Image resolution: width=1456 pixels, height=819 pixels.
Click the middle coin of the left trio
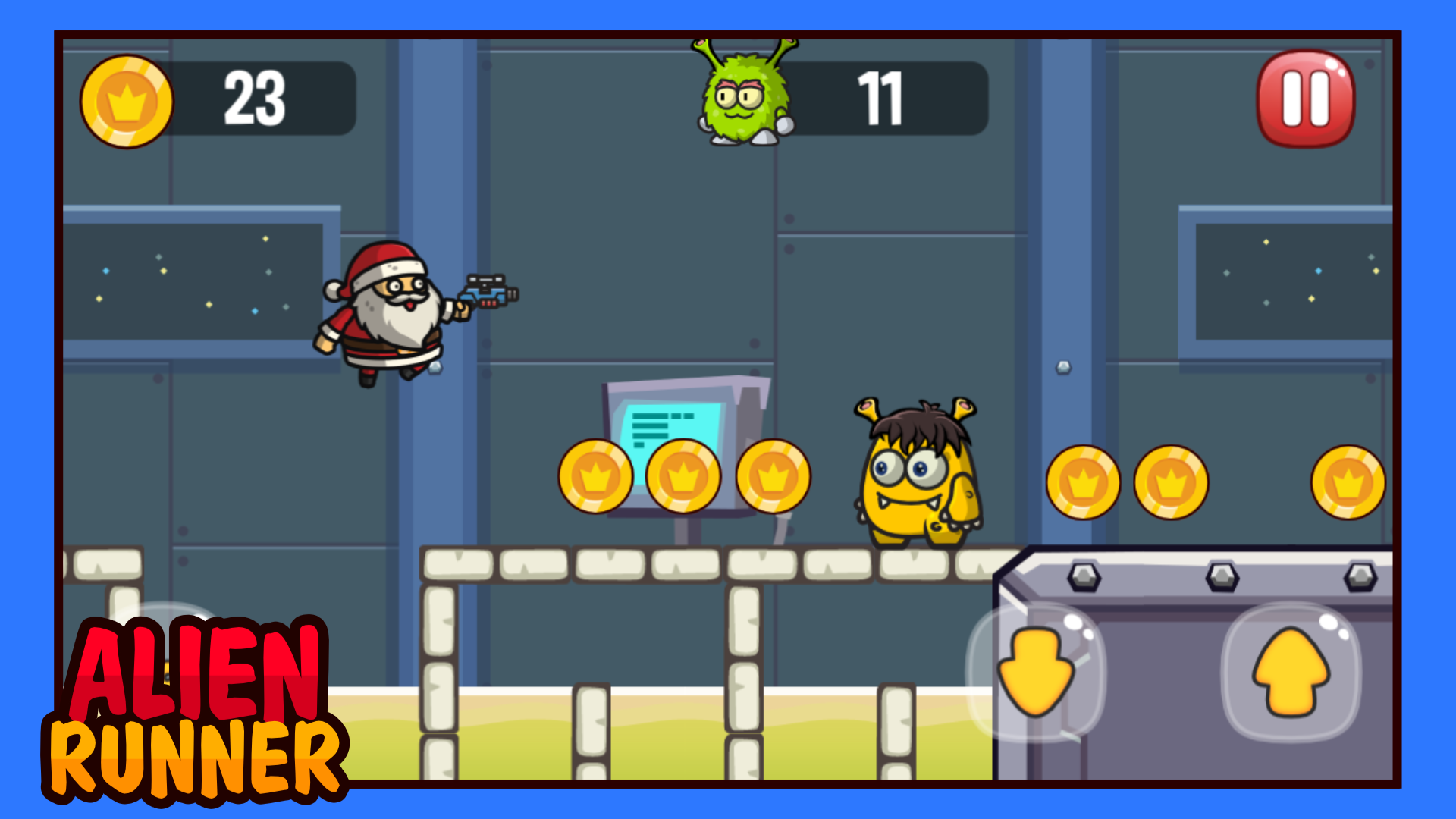click(682, 475)
